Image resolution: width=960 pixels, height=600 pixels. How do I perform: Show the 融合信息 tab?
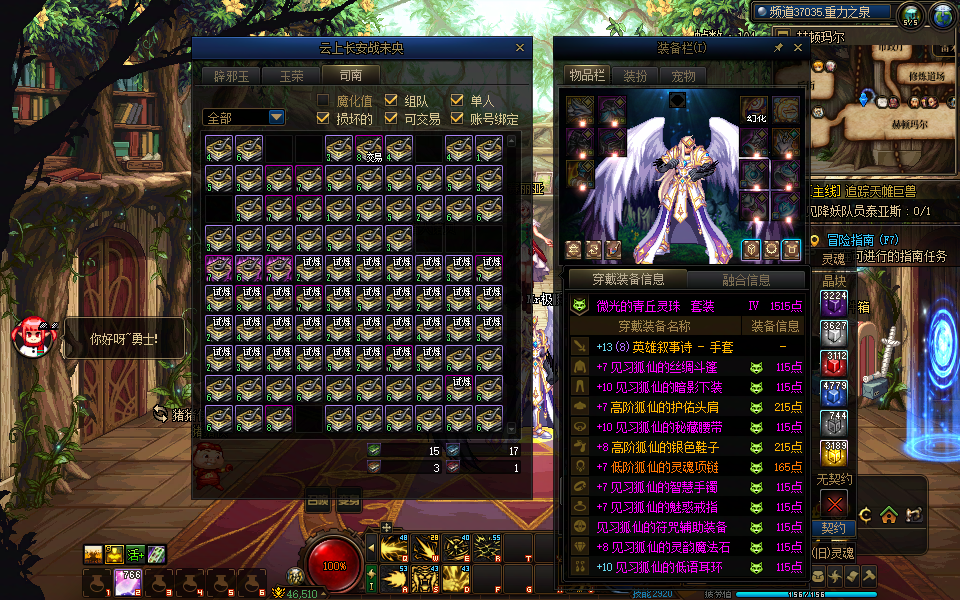tap(746, 280)
